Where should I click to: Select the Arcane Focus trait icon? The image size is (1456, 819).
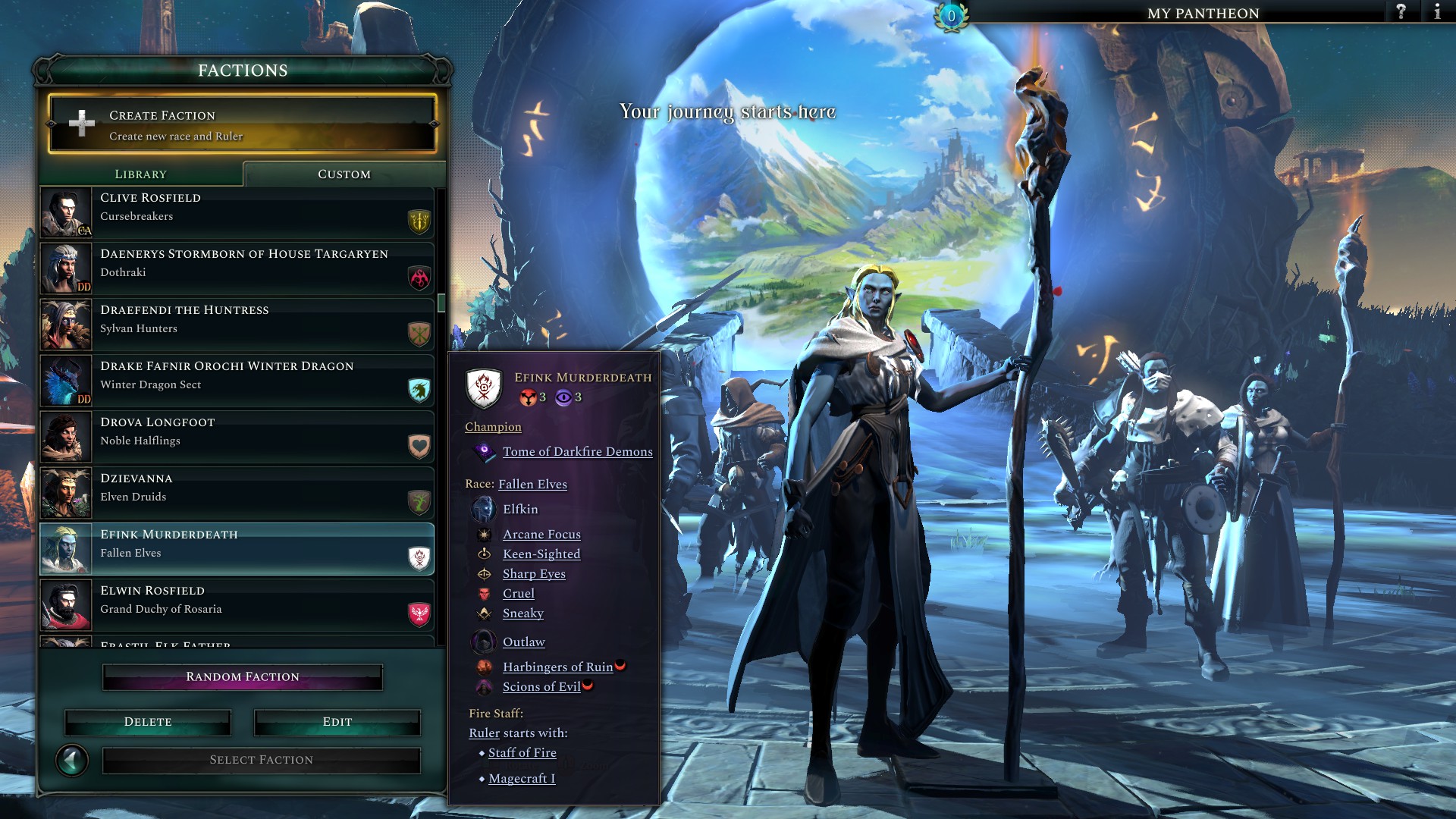pos(483,535)
